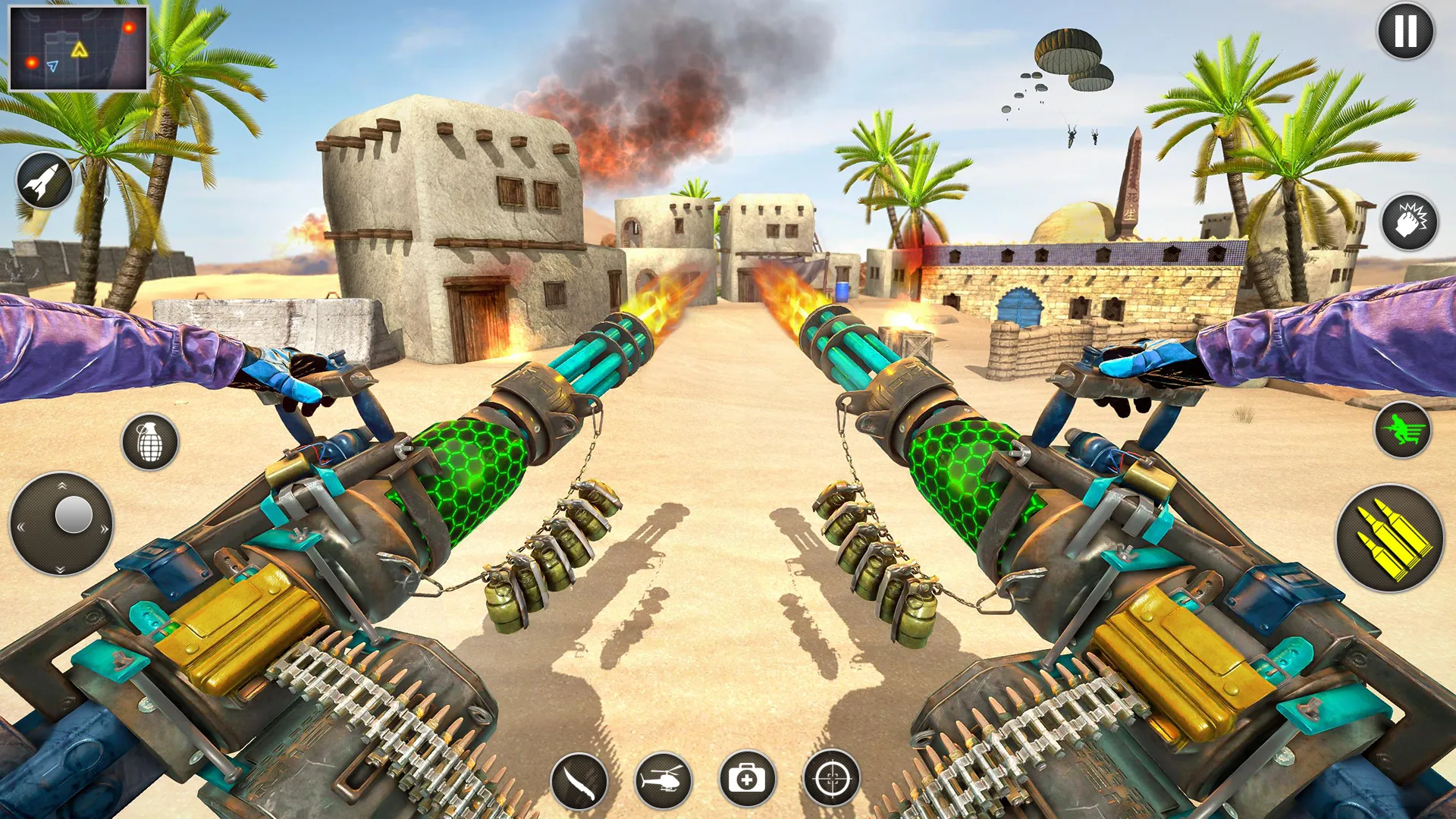The width and height of the screenshot is (1456, 819).
Task: Open the minimap in the top-left corner
Action: coord(80,49)
